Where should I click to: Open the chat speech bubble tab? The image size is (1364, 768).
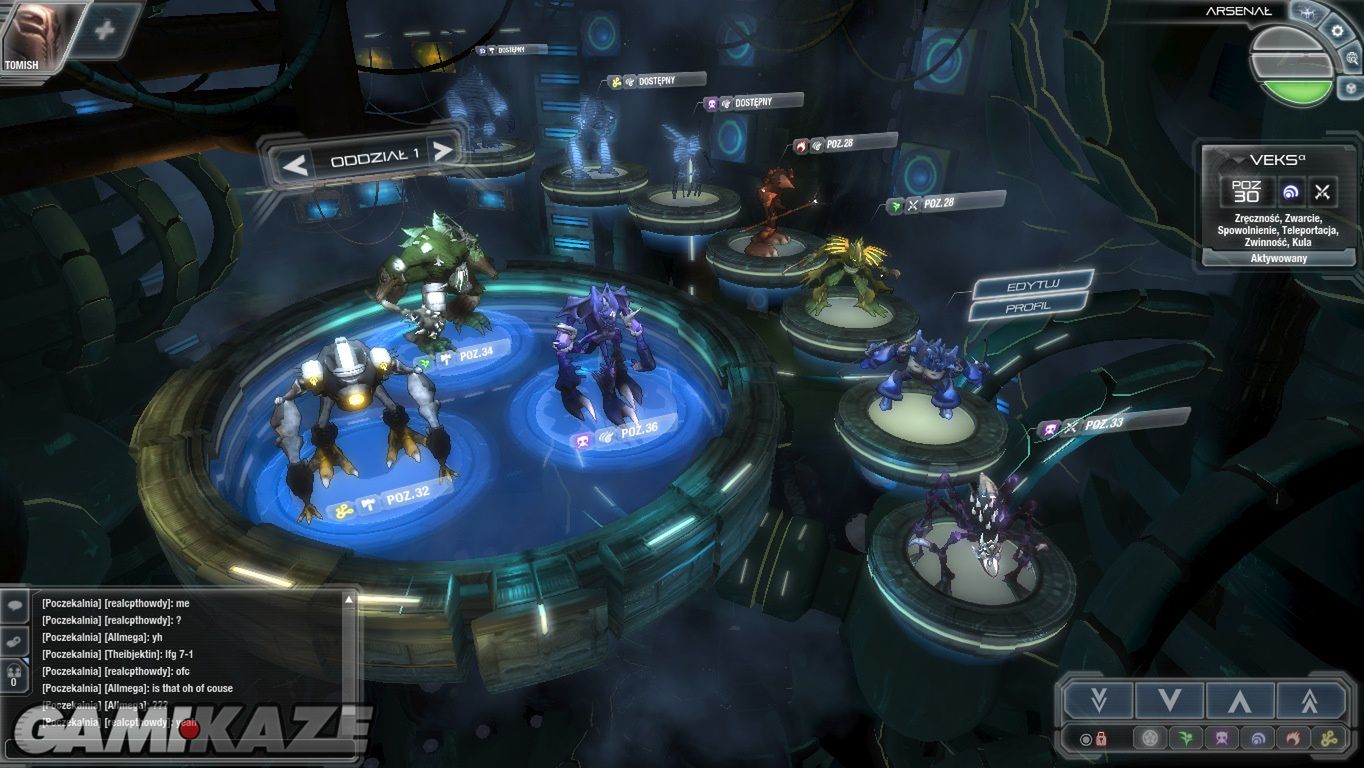[x=16, y=605]
